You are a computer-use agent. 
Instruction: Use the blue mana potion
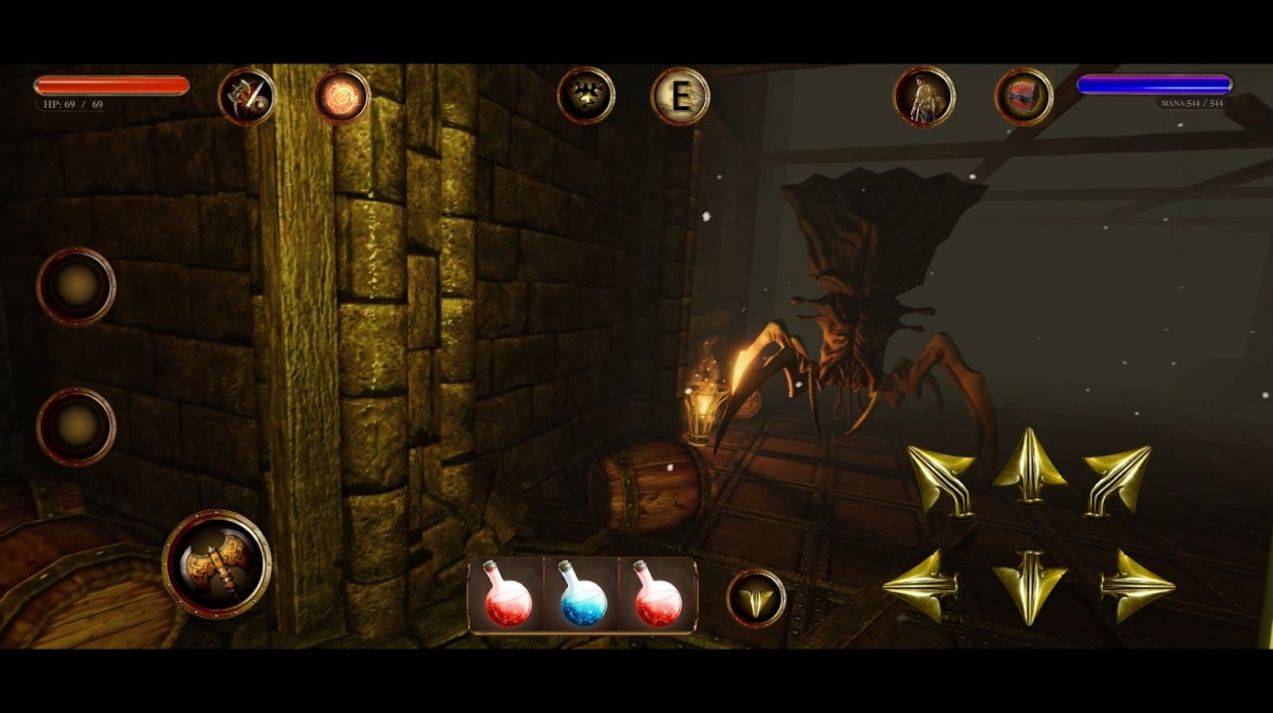pyautogui.click(x=583, y=595)
